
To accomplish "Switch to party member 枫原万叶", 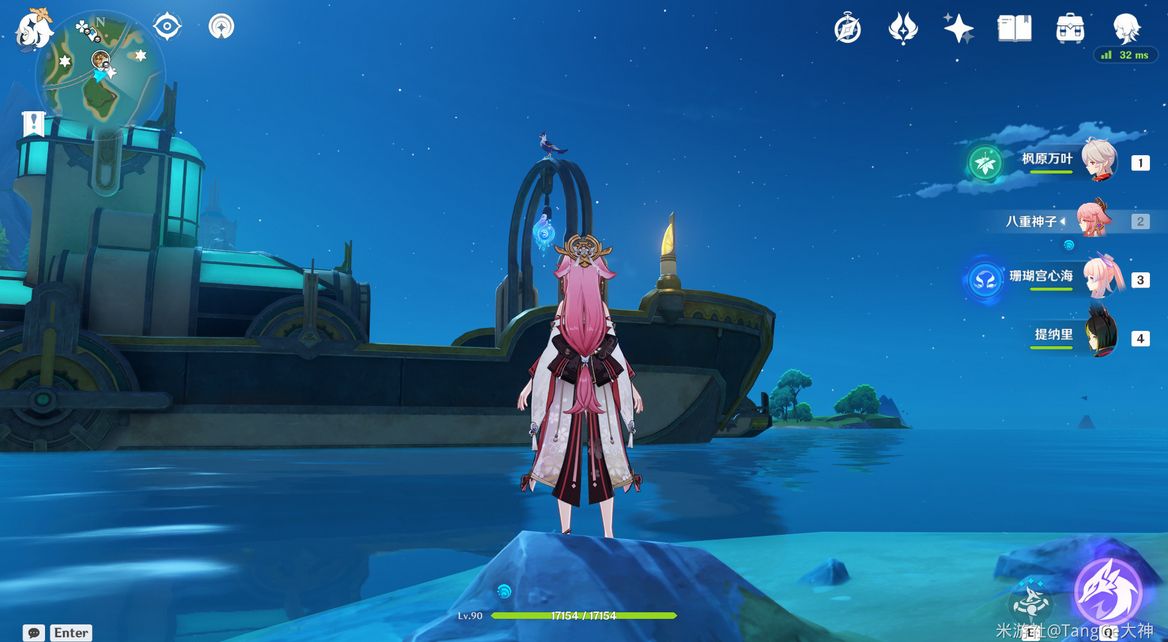I will [1100, 162].
